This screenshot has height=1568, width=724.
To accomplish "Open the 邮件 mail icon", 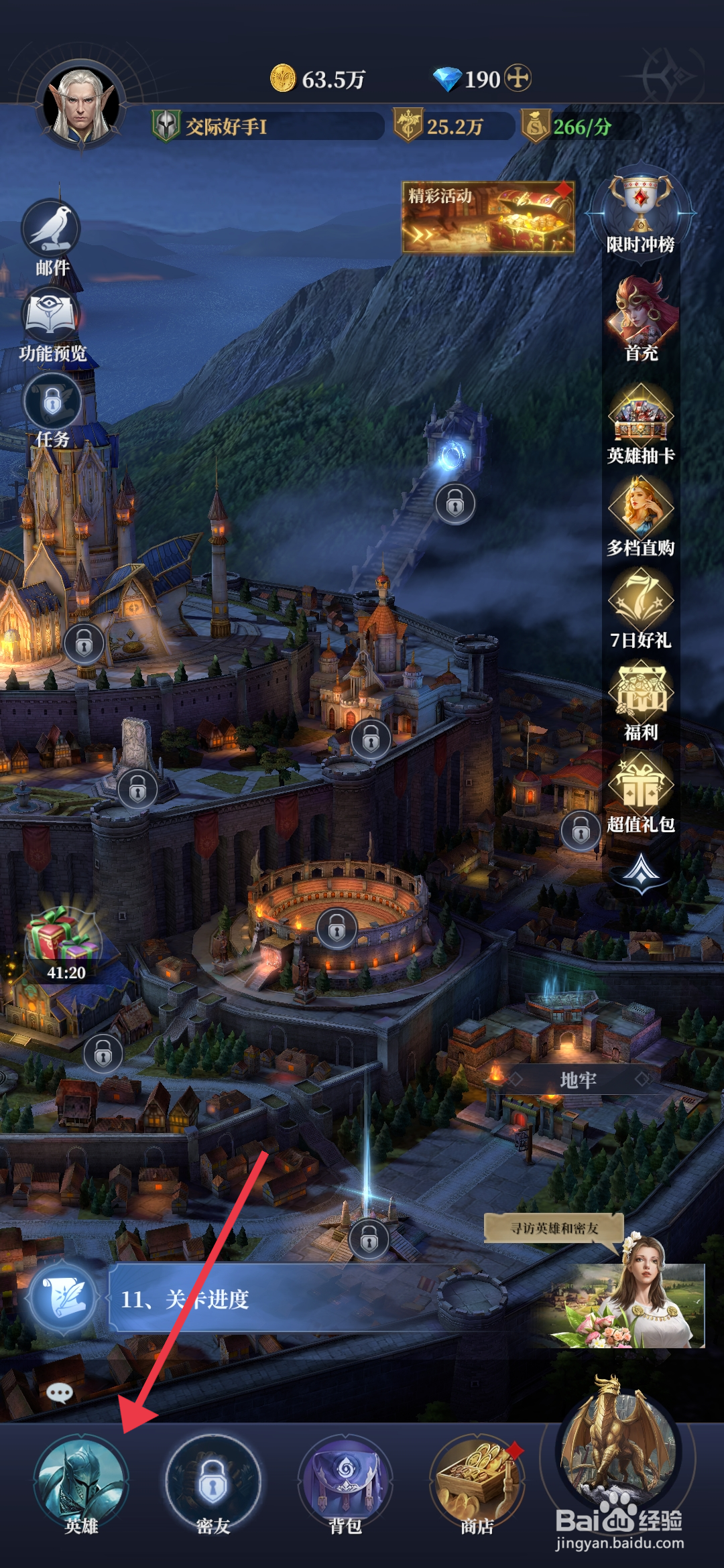I will pos(52,231).
